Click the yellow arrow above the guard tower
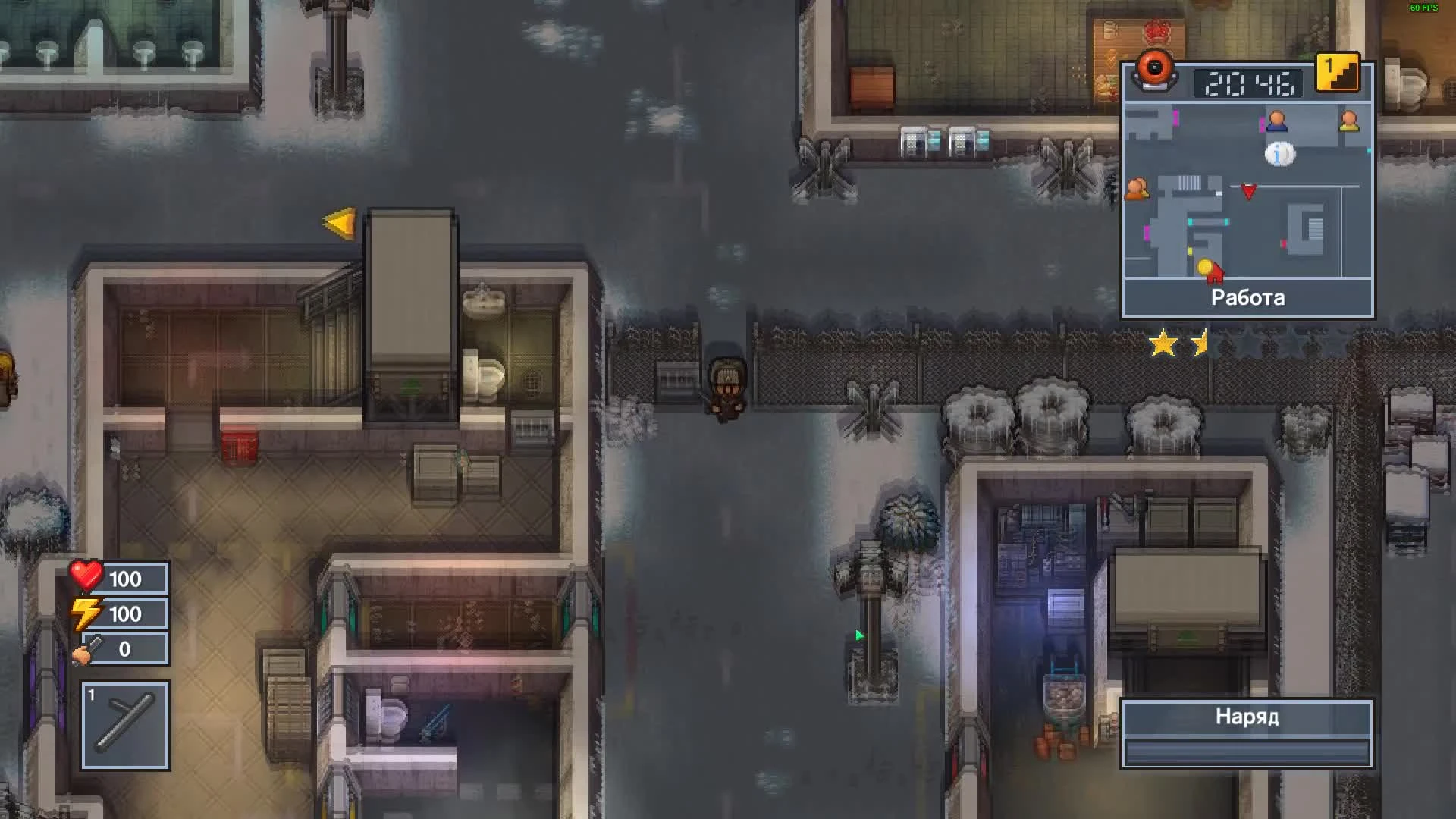 click(x=339, y=222)
